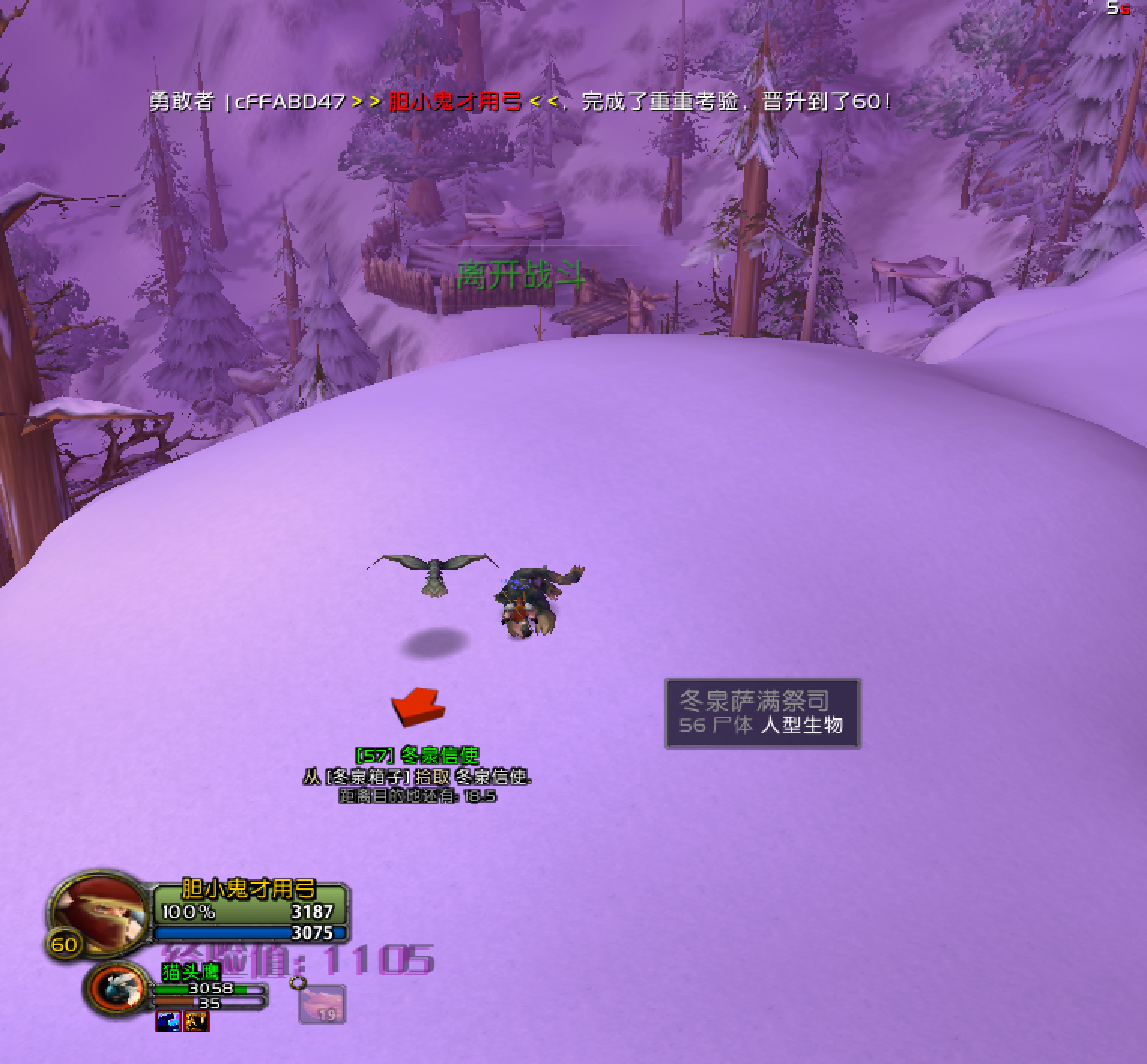Viewport: 1147px width, 1064px height.
Task: Click the orange pet buff icon
Action: [197, 1022]
